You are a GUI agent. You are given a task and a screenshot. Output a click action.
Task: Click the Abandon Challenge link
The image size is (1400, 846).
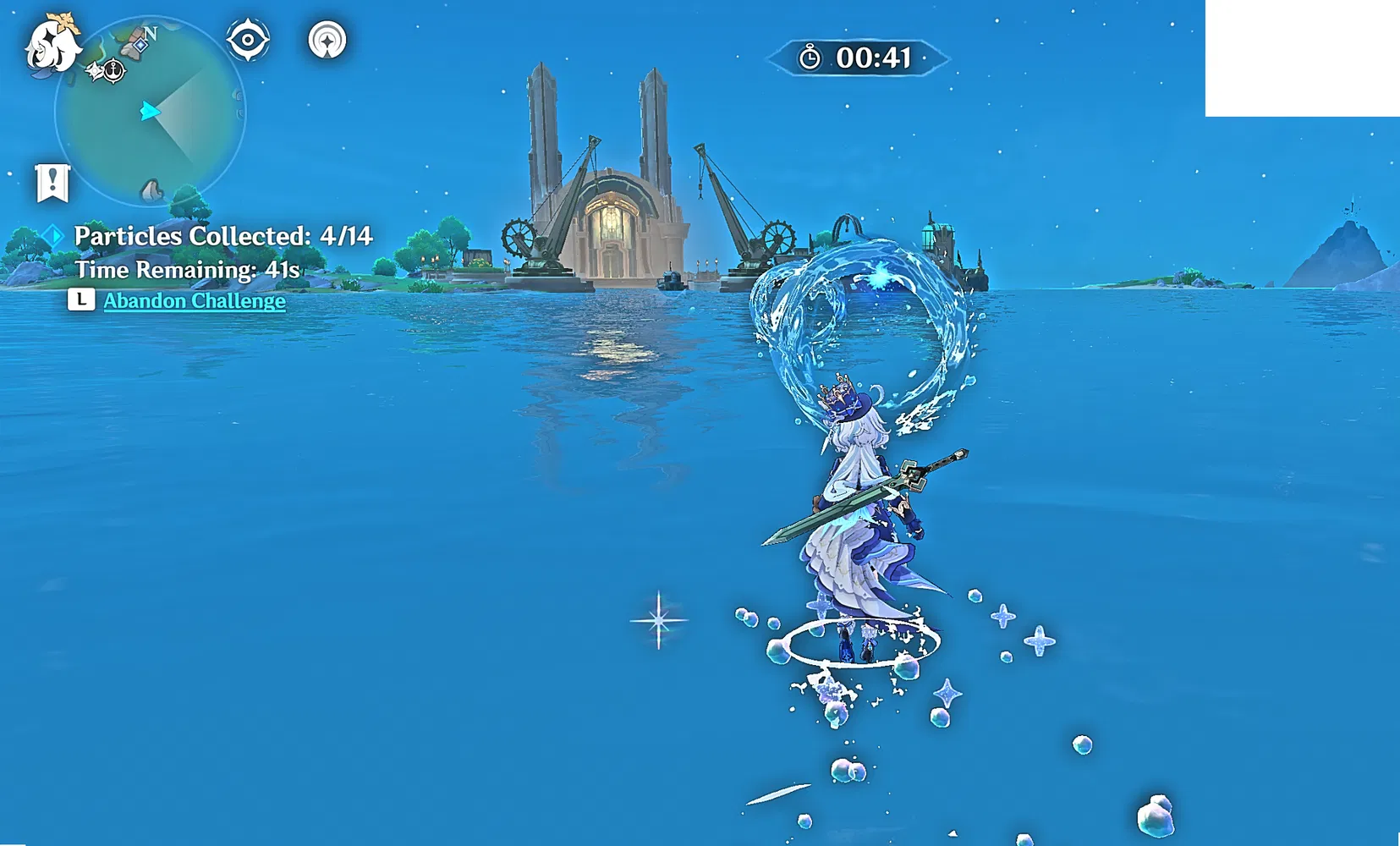(x=193, y=300)
